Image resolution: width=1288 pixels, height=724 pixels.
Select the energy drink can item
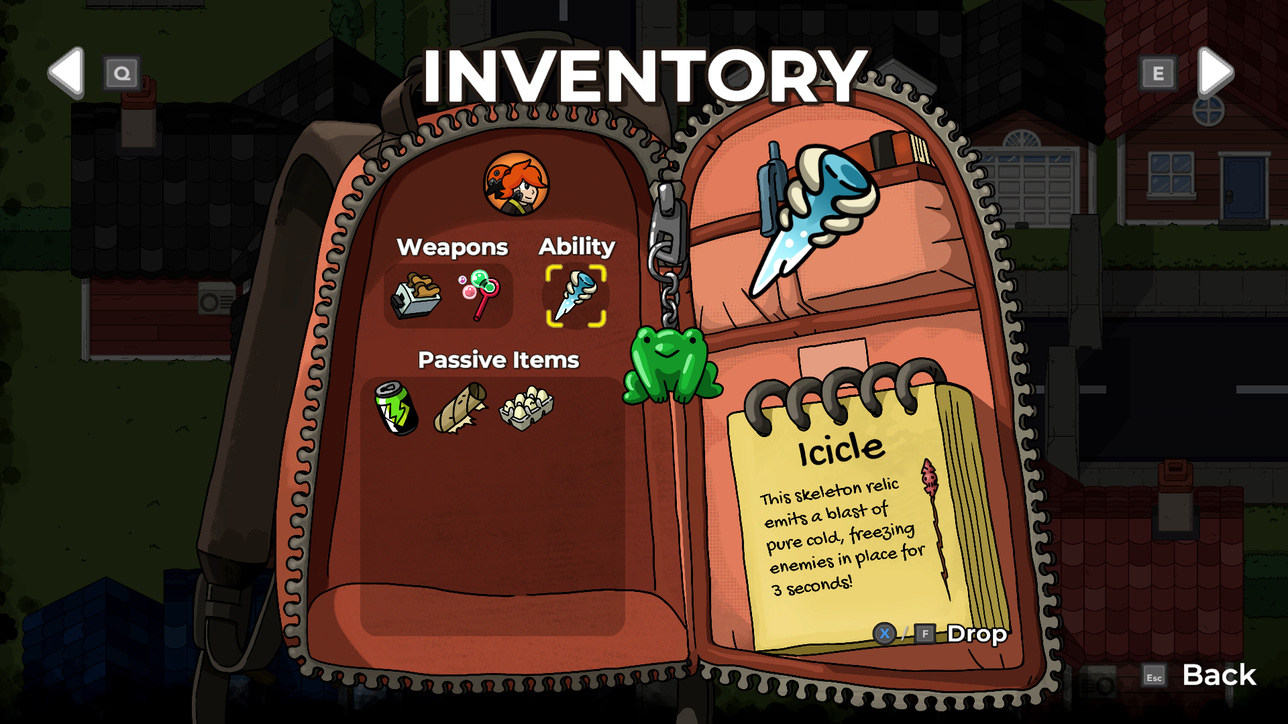[x=396, y=408]
